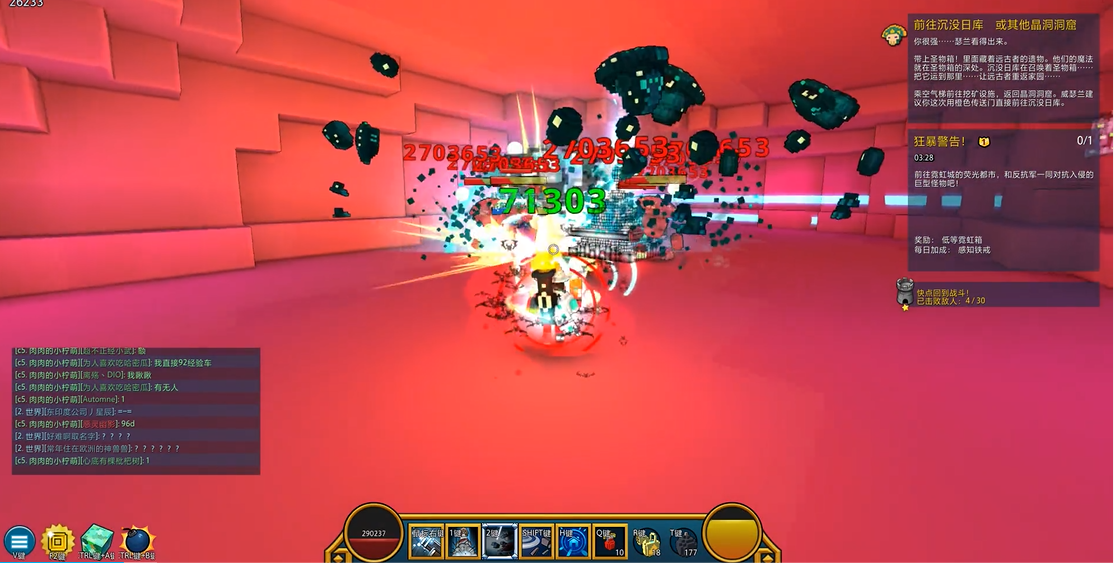Use the T-key item with count 177
This screenshot has height=563, width=1114.
tap(683, 541)
